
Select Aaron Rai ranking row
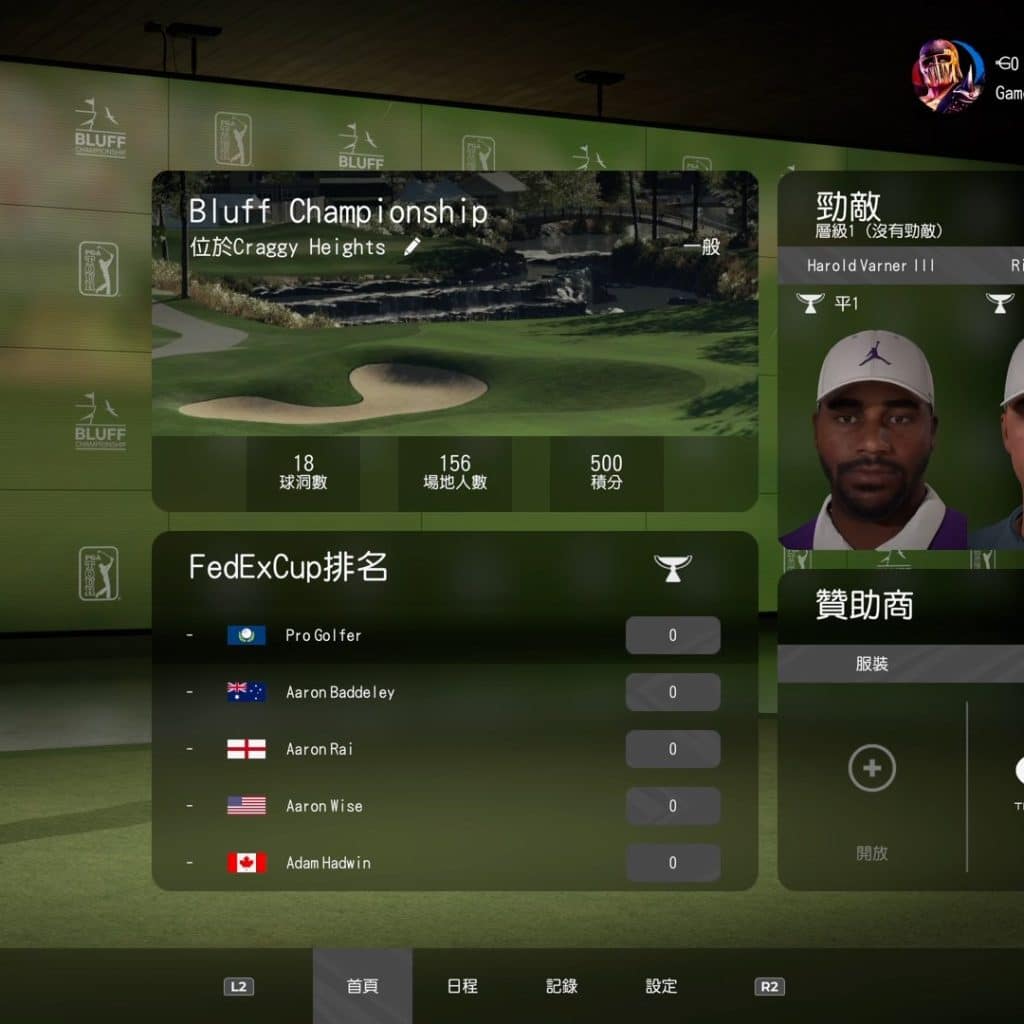tap(454, 749)
